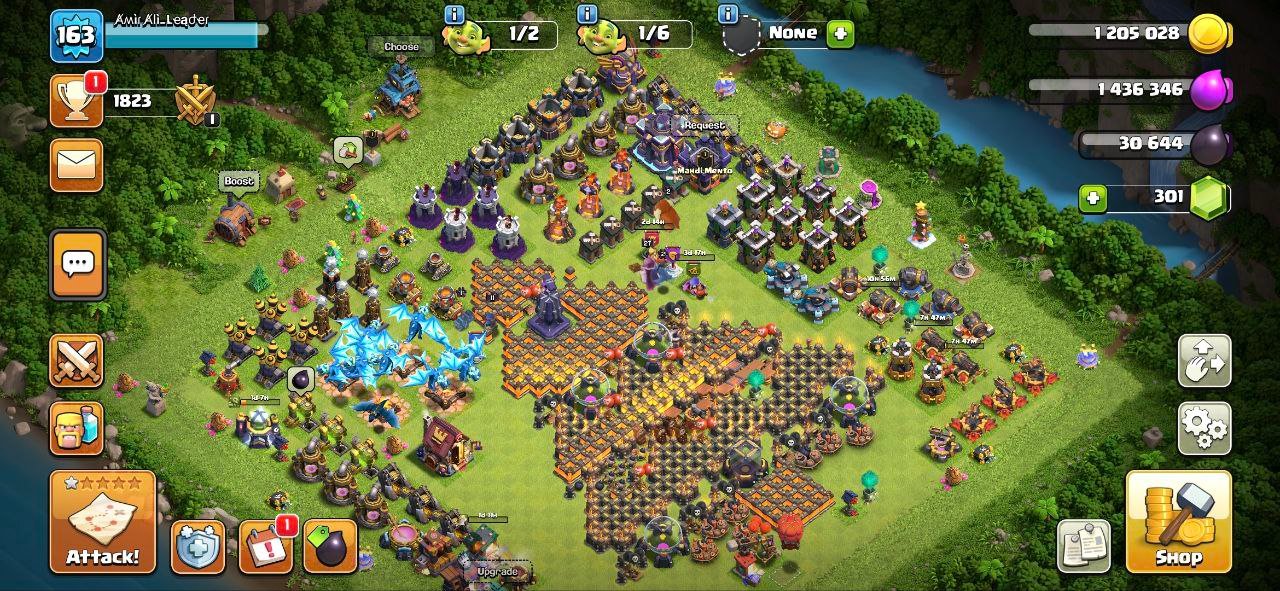The width and height of the screenshot is (1280, 591).
Task: Open the clipboard notes button beside Shop
Action: tap(1083, 546)
